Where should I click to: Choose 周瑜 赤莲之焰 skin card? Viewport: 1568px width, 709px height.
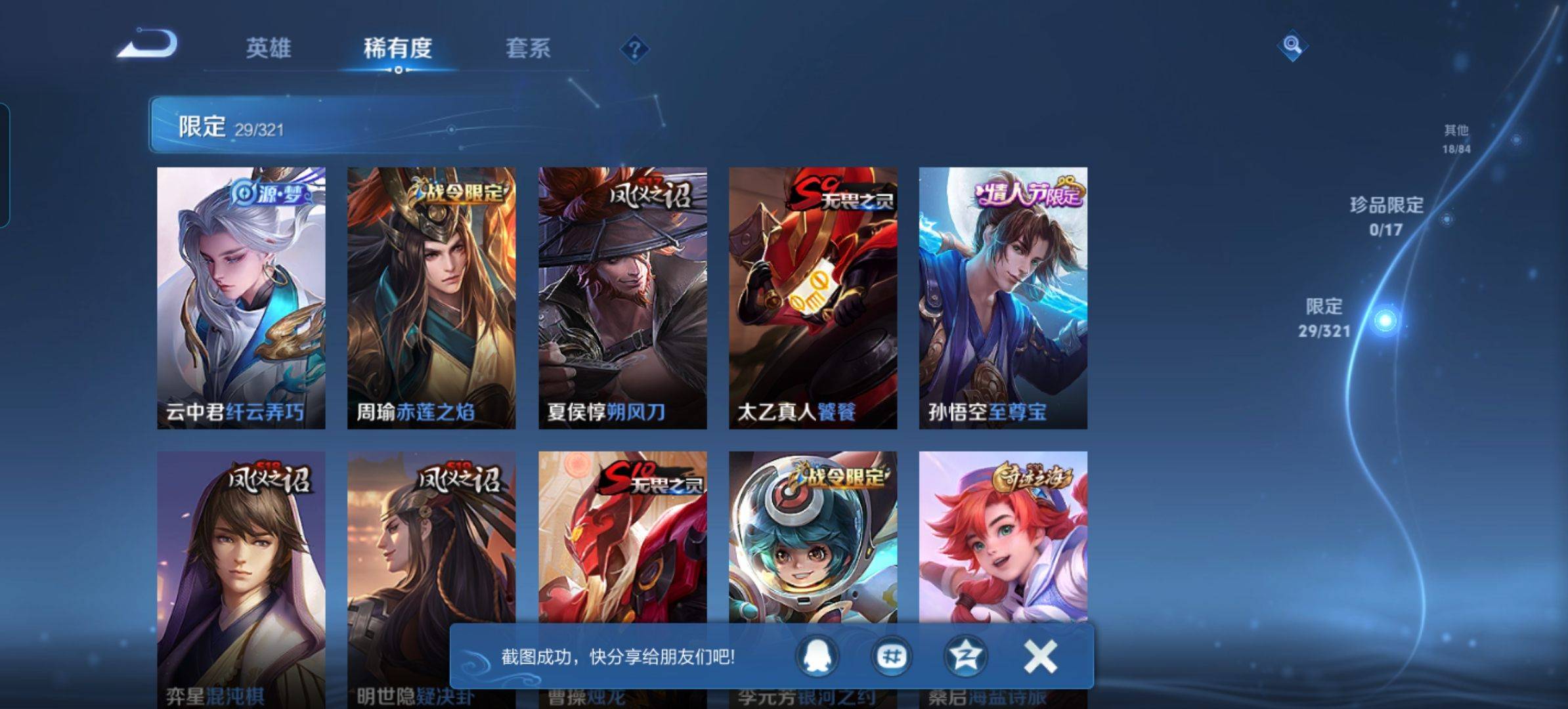point(431,298)
